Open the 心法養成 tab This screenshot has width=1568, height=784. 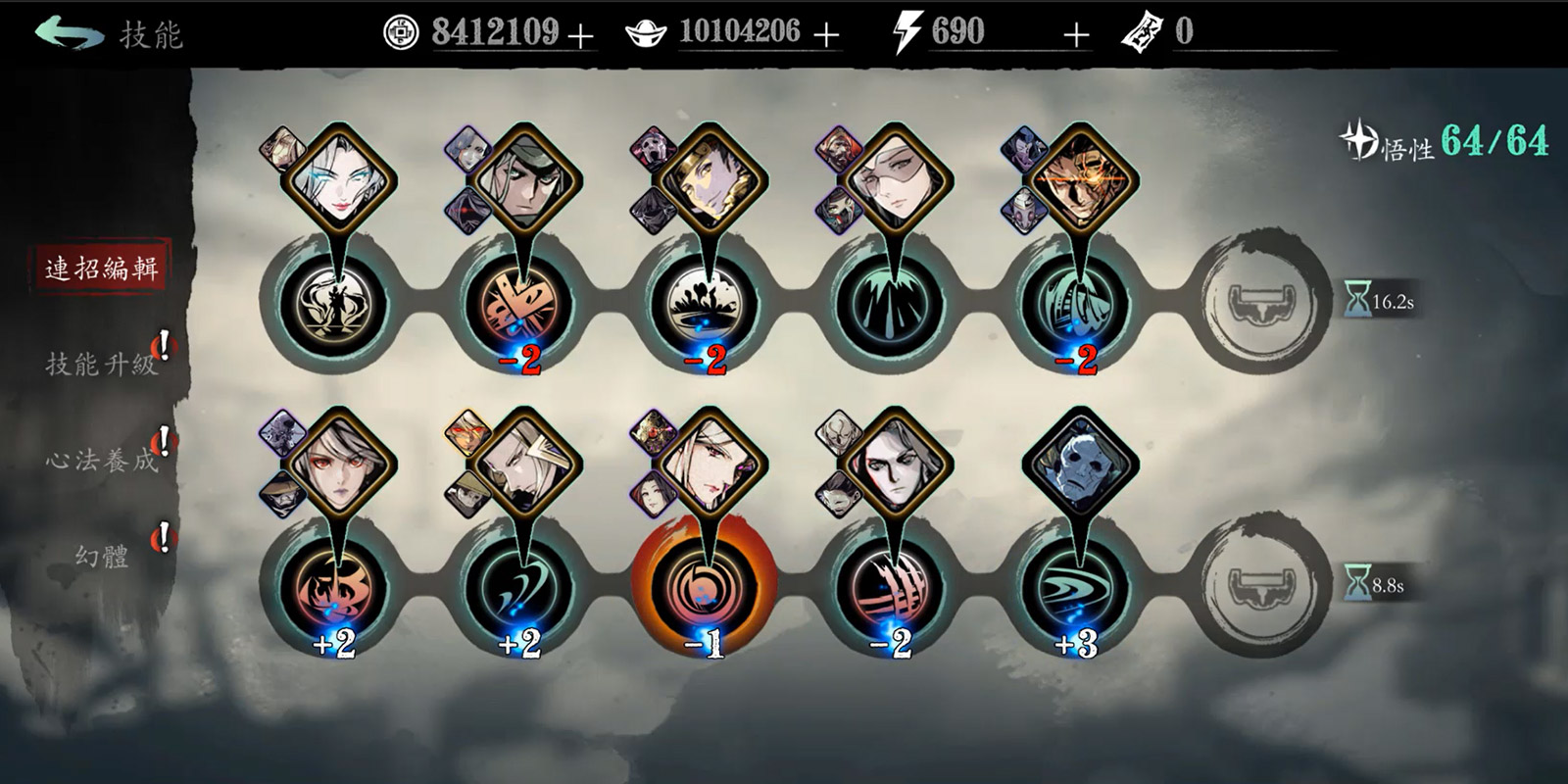tap(101, 460)
